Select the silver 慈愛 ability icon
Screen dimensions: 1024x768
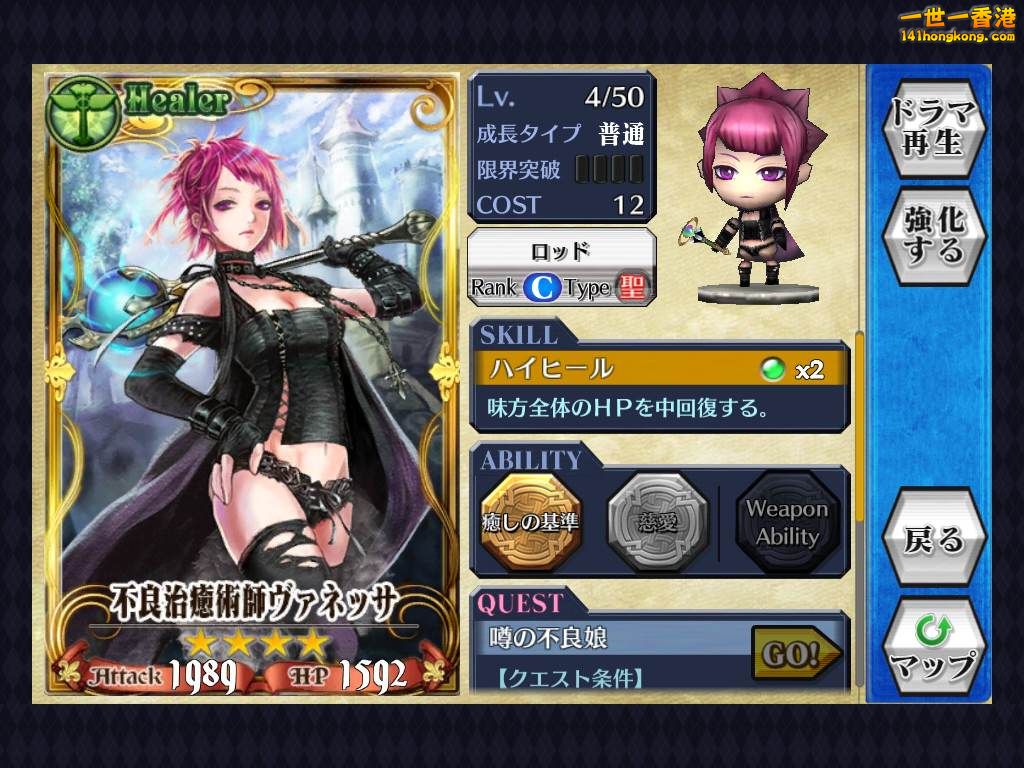click(657, 521)
